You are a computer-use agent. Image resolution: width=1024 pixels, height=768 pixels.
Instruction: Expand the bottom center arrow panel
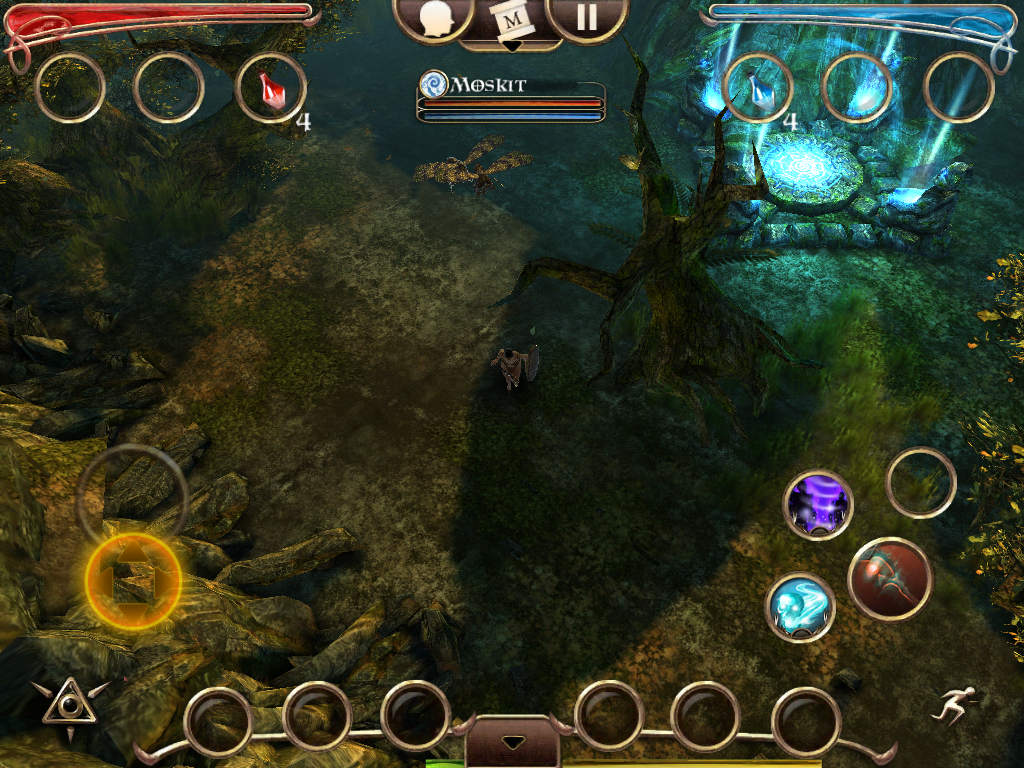click(x=512, y=741)
